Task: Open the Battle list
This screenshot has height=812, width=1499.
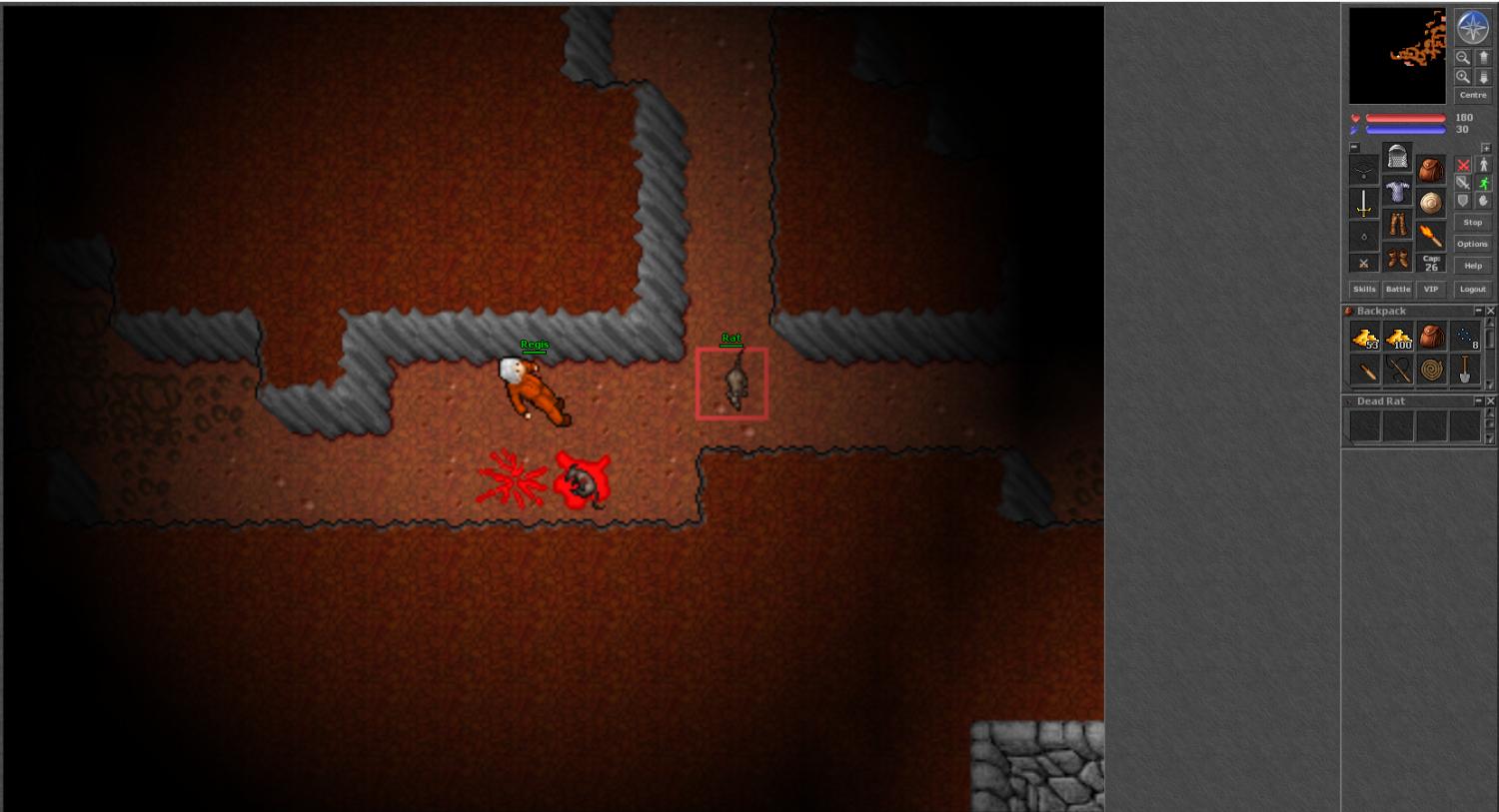Action: click(x=1398, y=289)
